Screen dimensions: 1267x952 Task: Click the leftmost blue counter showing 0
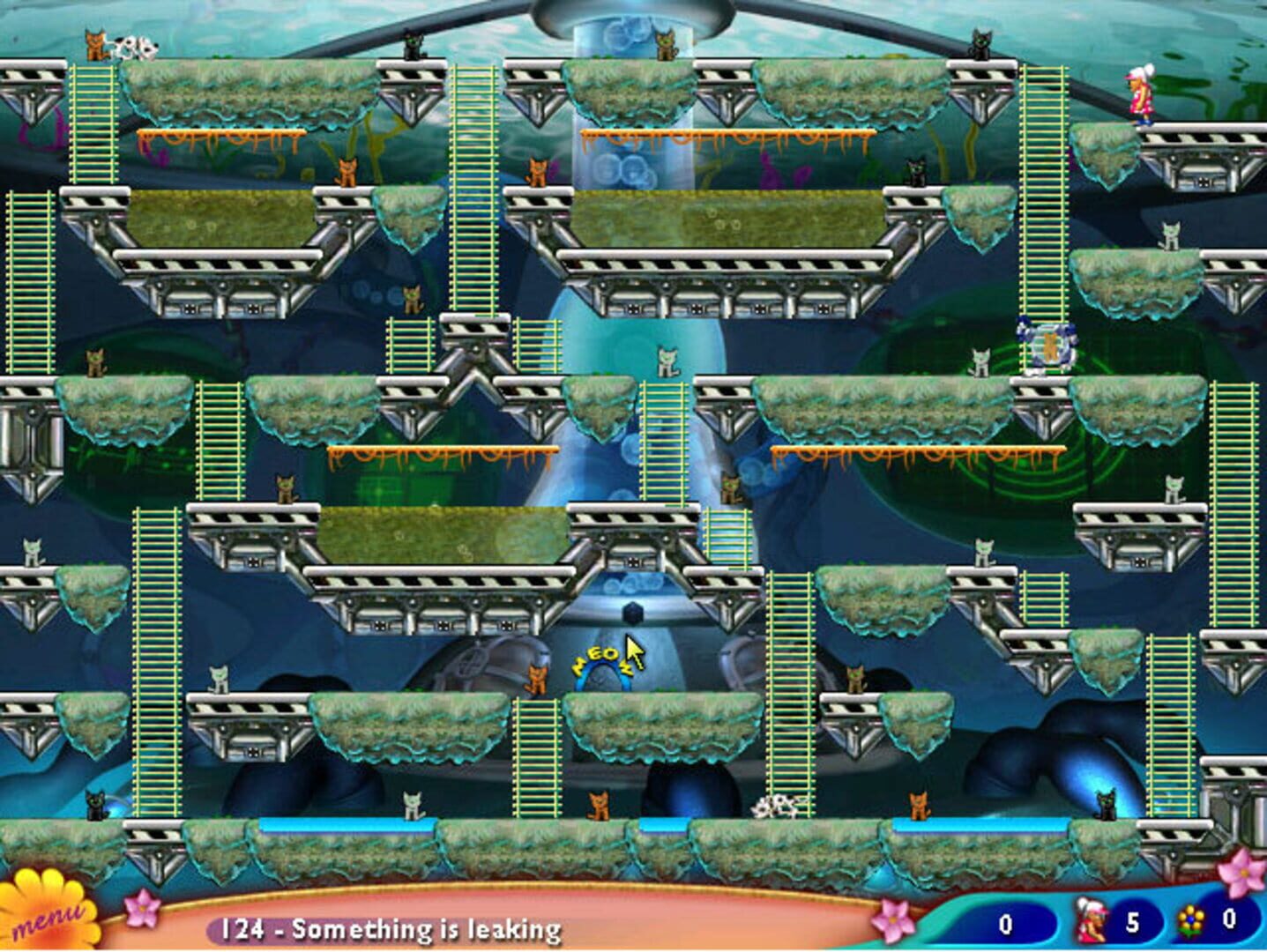(1005, 920)
